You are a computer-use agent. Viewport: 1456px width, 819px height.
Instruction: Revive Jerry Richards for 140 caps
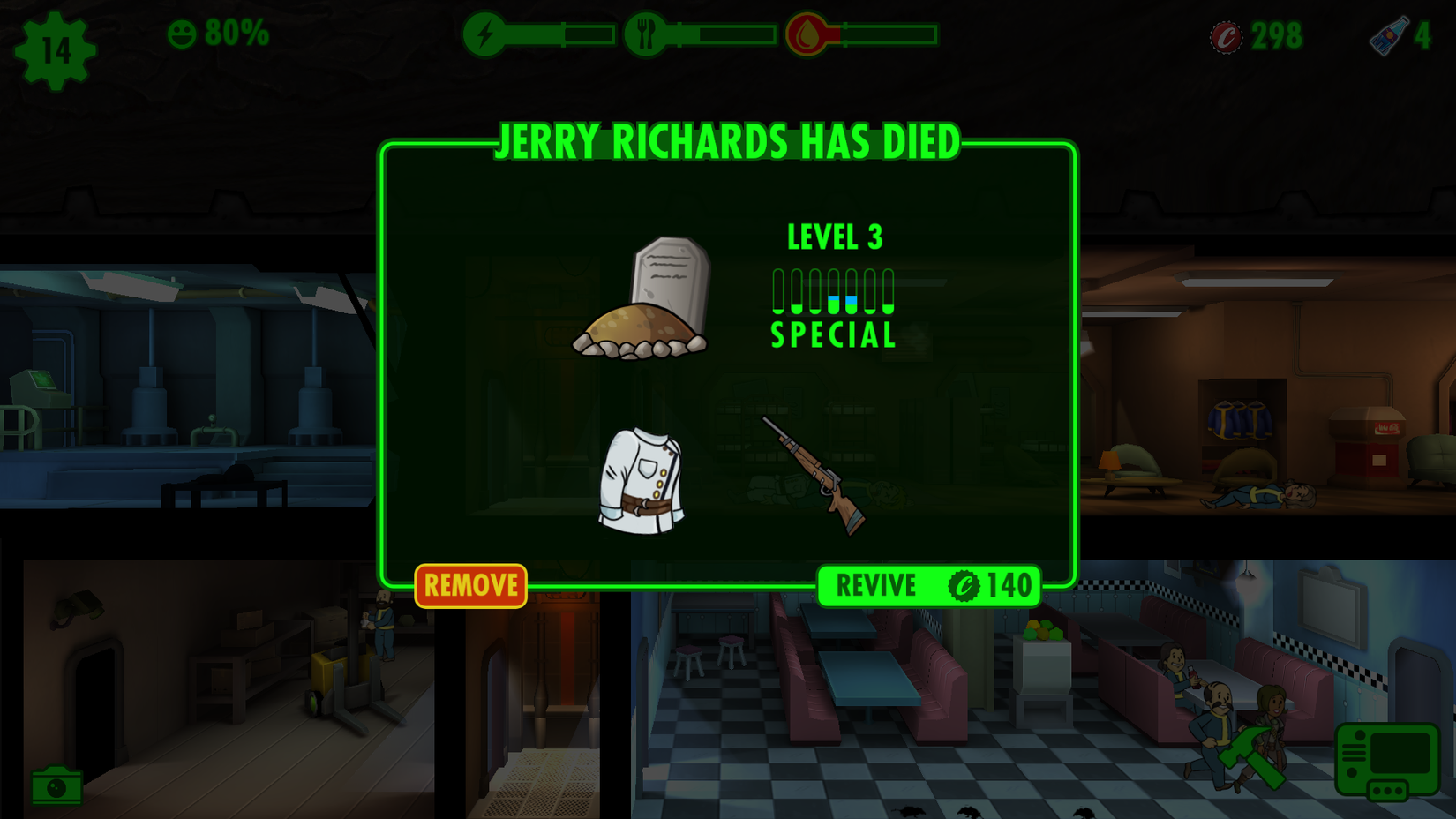click(x=928, y=585)
